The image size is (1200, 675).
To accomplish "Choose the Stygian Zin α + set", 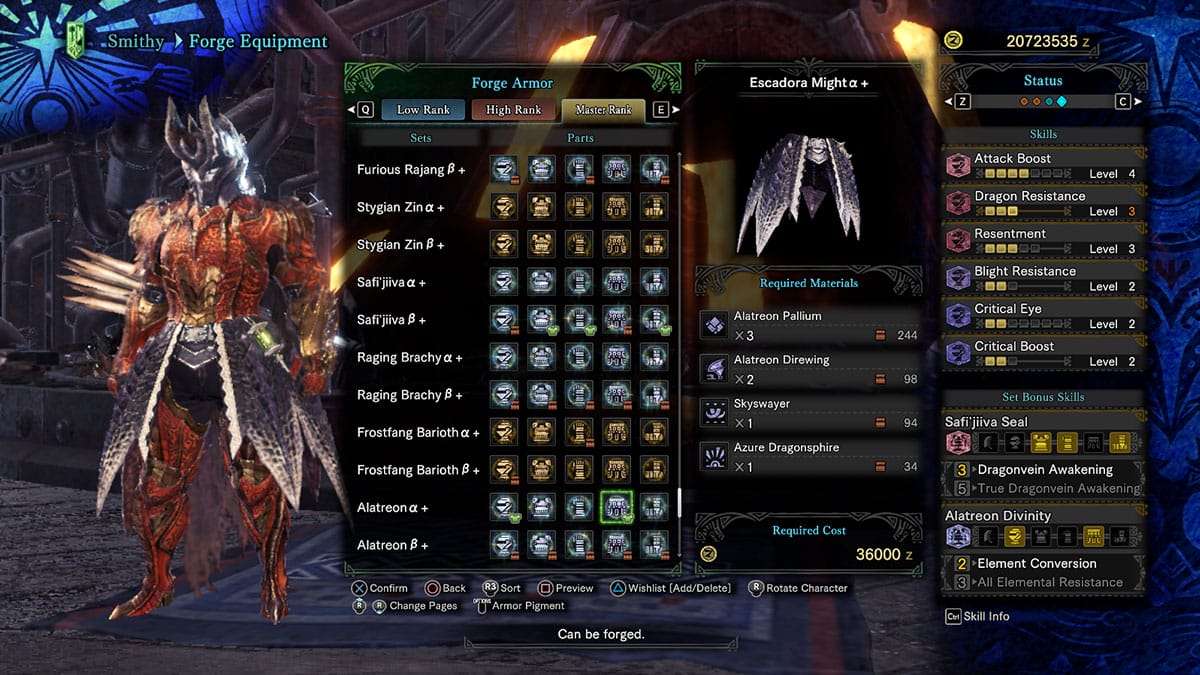I will (x=400, y=208).
